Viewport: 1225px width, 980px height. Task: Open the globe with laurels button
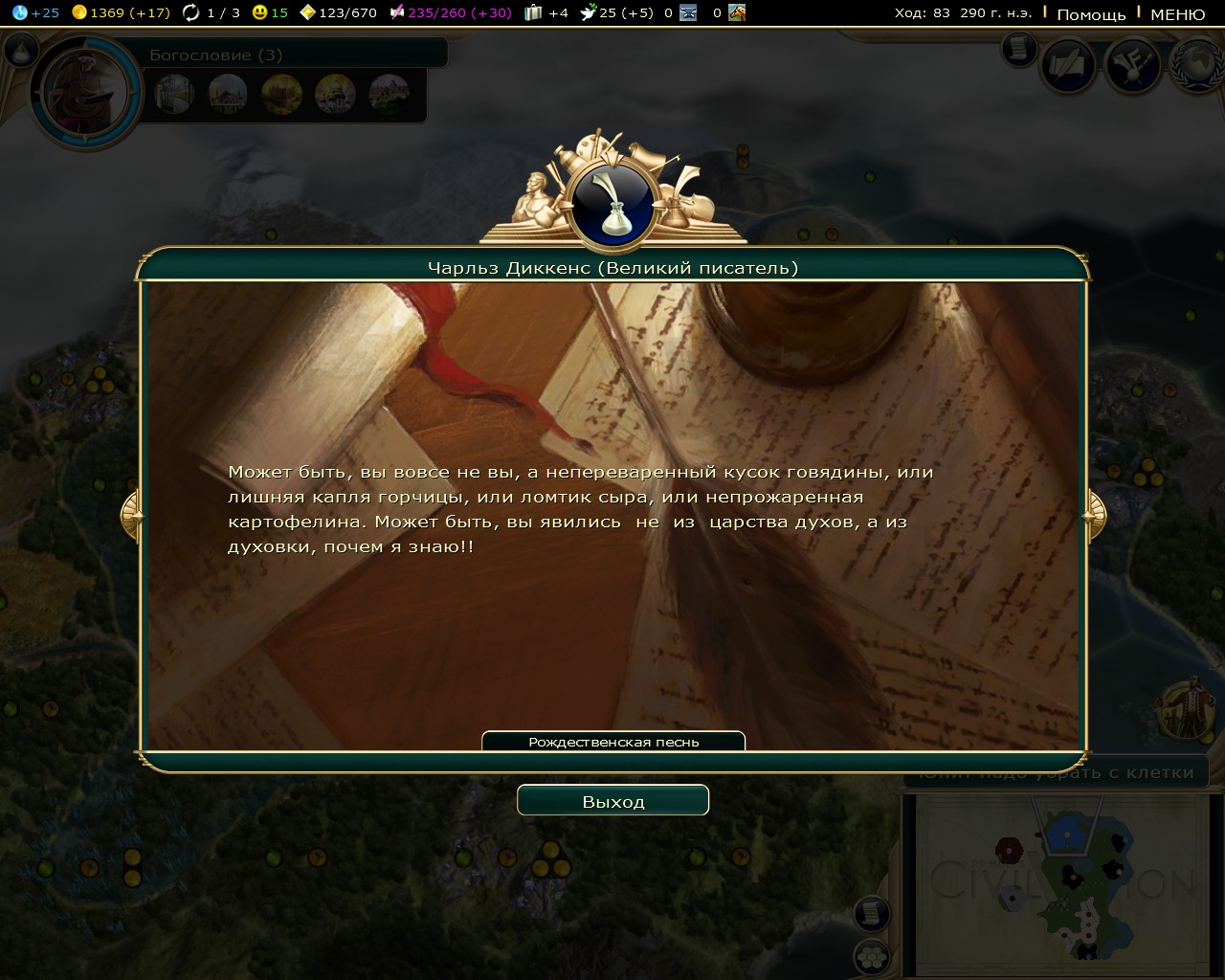tap(1198, 65)
